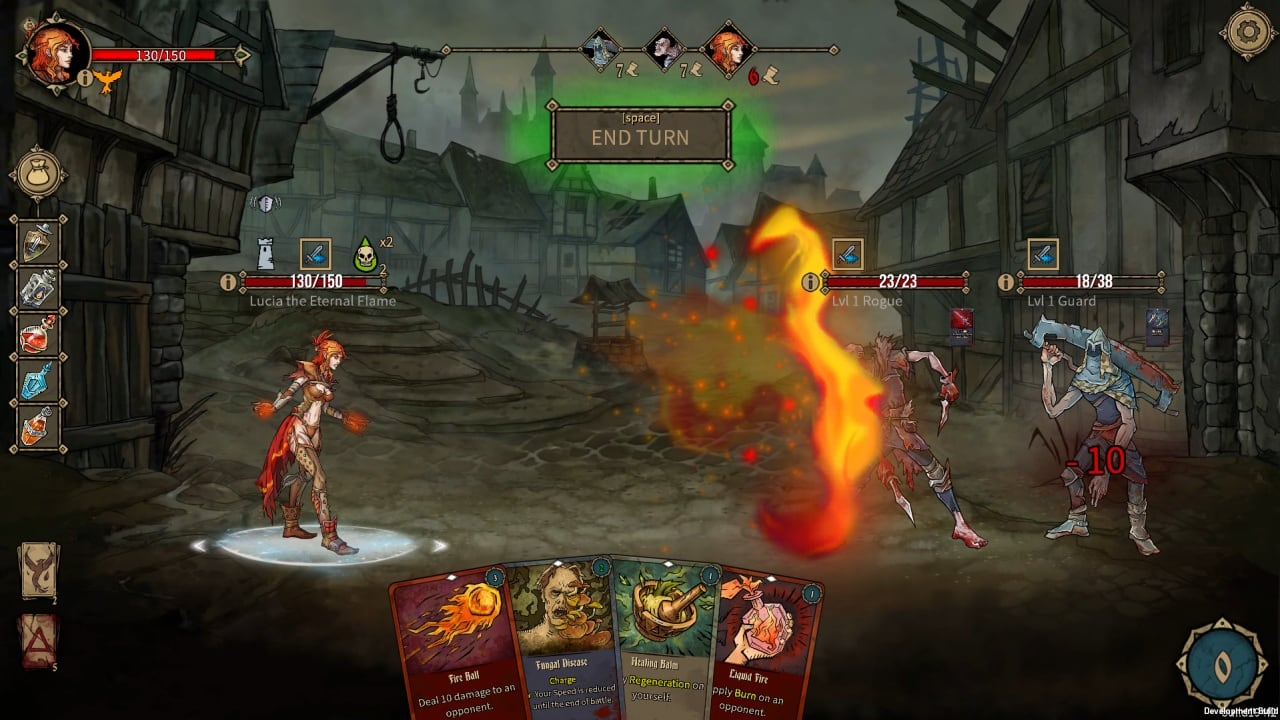This screenshot has height=720, width=1280.
Task: End the current turn
Action: coord(640,134)
